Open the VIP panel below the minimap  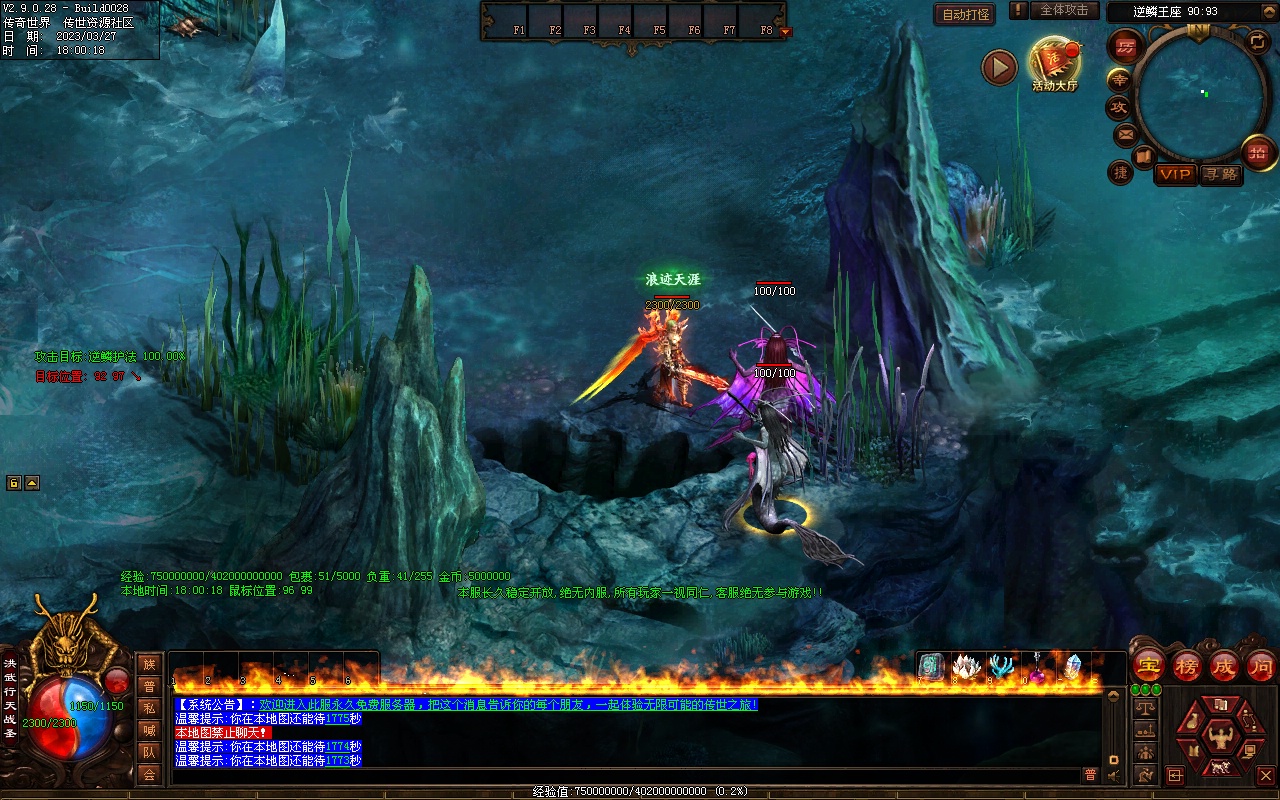(1176, 174)
